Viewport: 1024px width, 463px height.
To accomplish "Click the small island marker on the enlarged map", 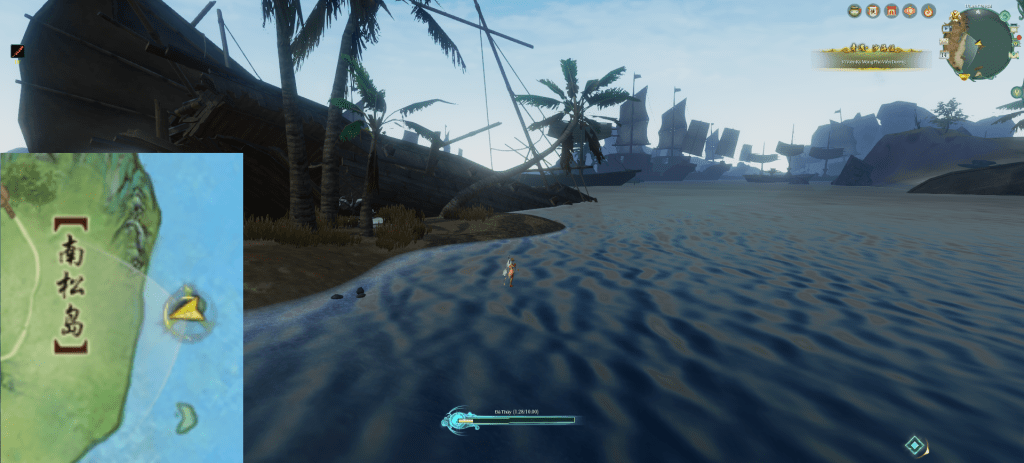I will pyautogui.click(x=185, y=418).
